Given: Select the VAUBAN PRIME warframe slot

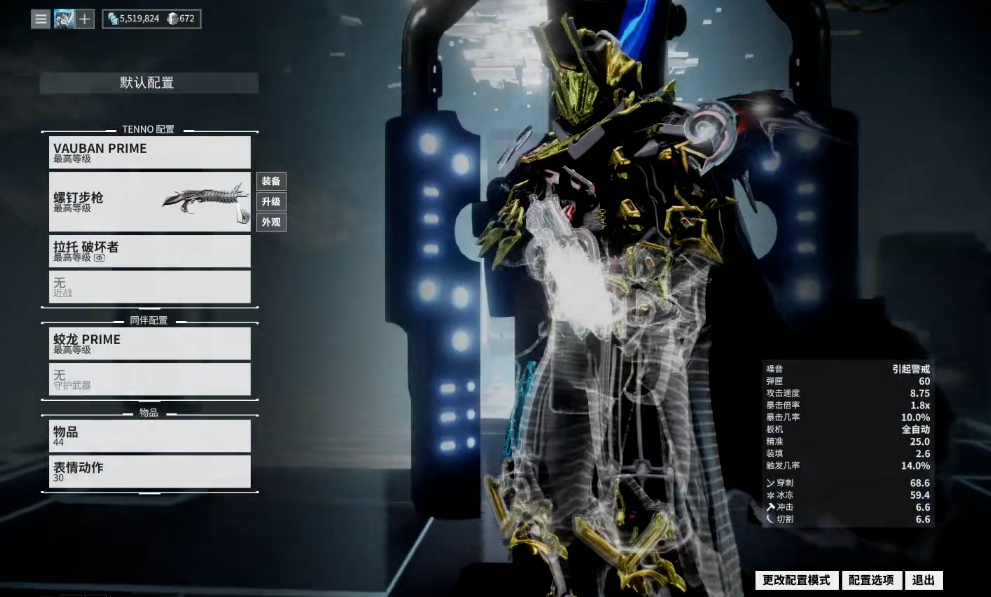Looking at the screenshot, I should [x=150, y=152].
